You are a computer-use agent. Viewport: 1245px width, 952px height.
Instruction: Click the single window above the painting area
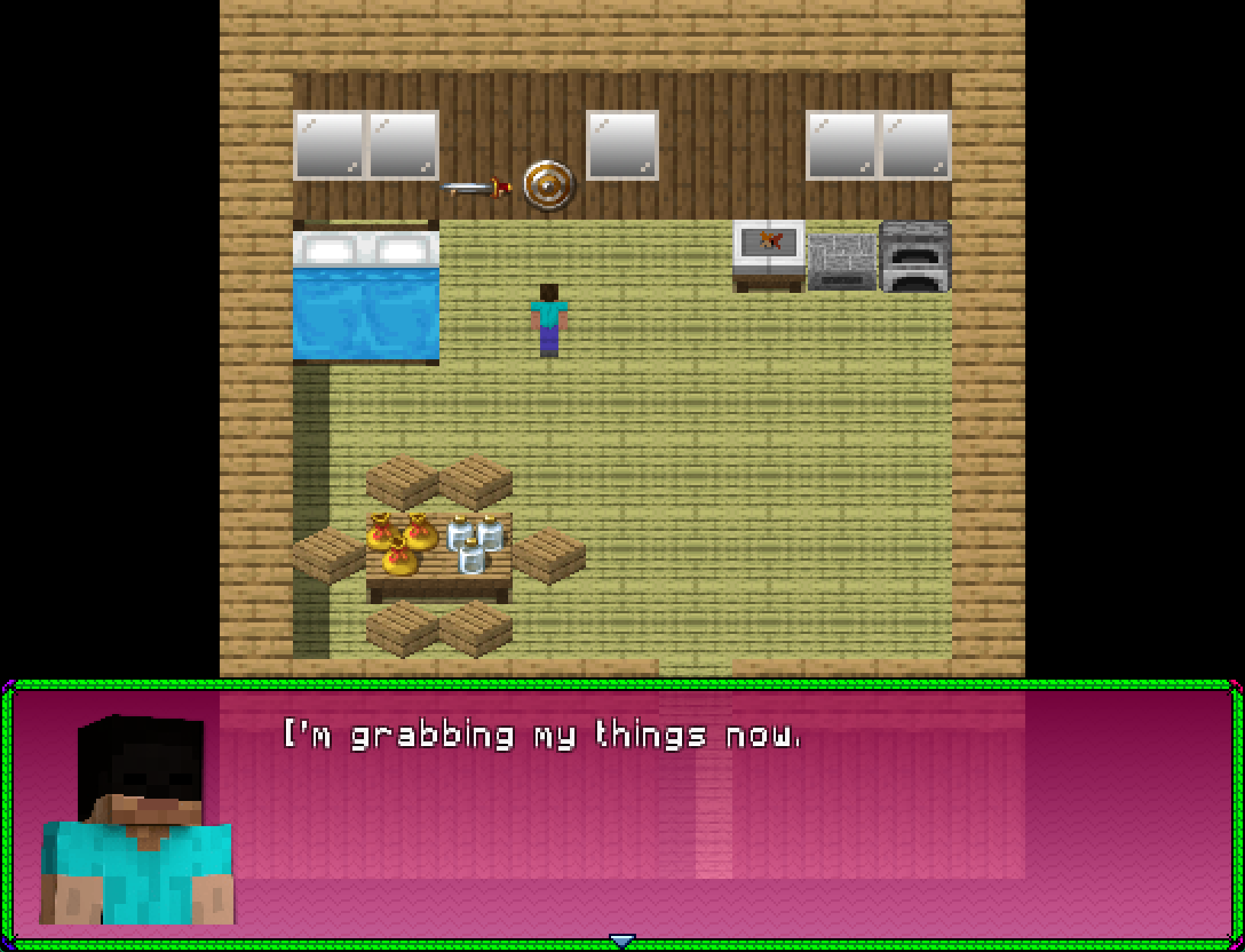621,145
